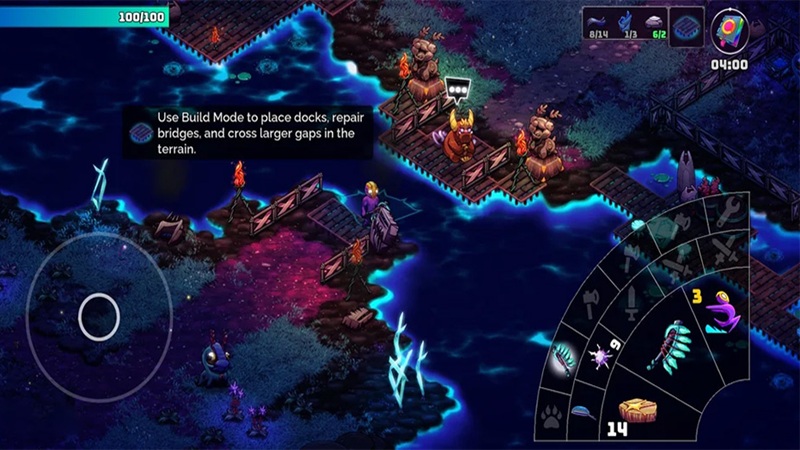Open the paw print pet slot

pyautogui.click(x=551, y=418)
